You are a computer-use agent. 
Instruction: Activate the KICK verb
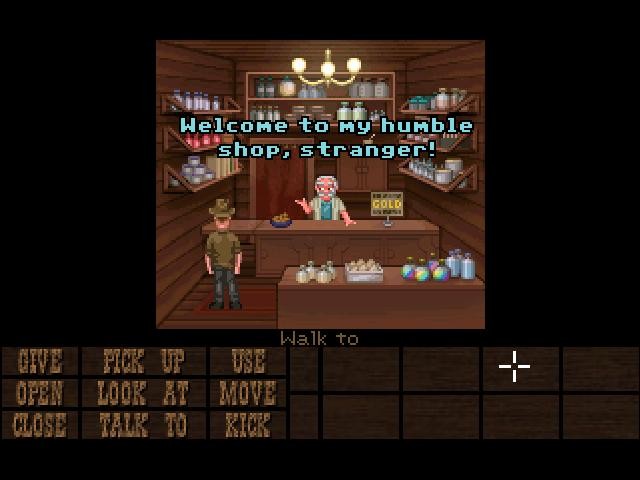(x=247, y=425)
